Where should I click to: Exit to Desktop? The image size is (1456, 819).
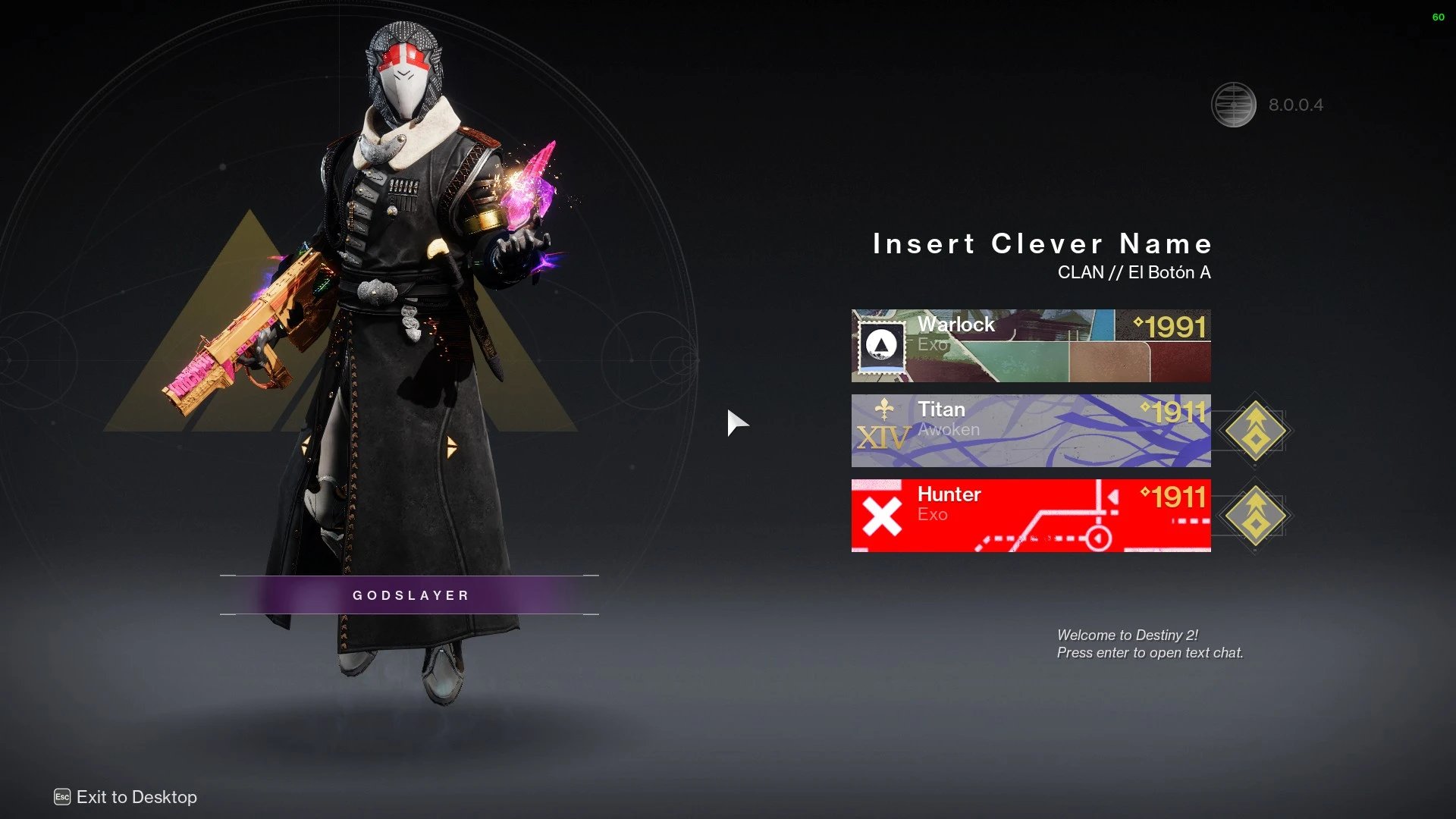click(127, 797)
